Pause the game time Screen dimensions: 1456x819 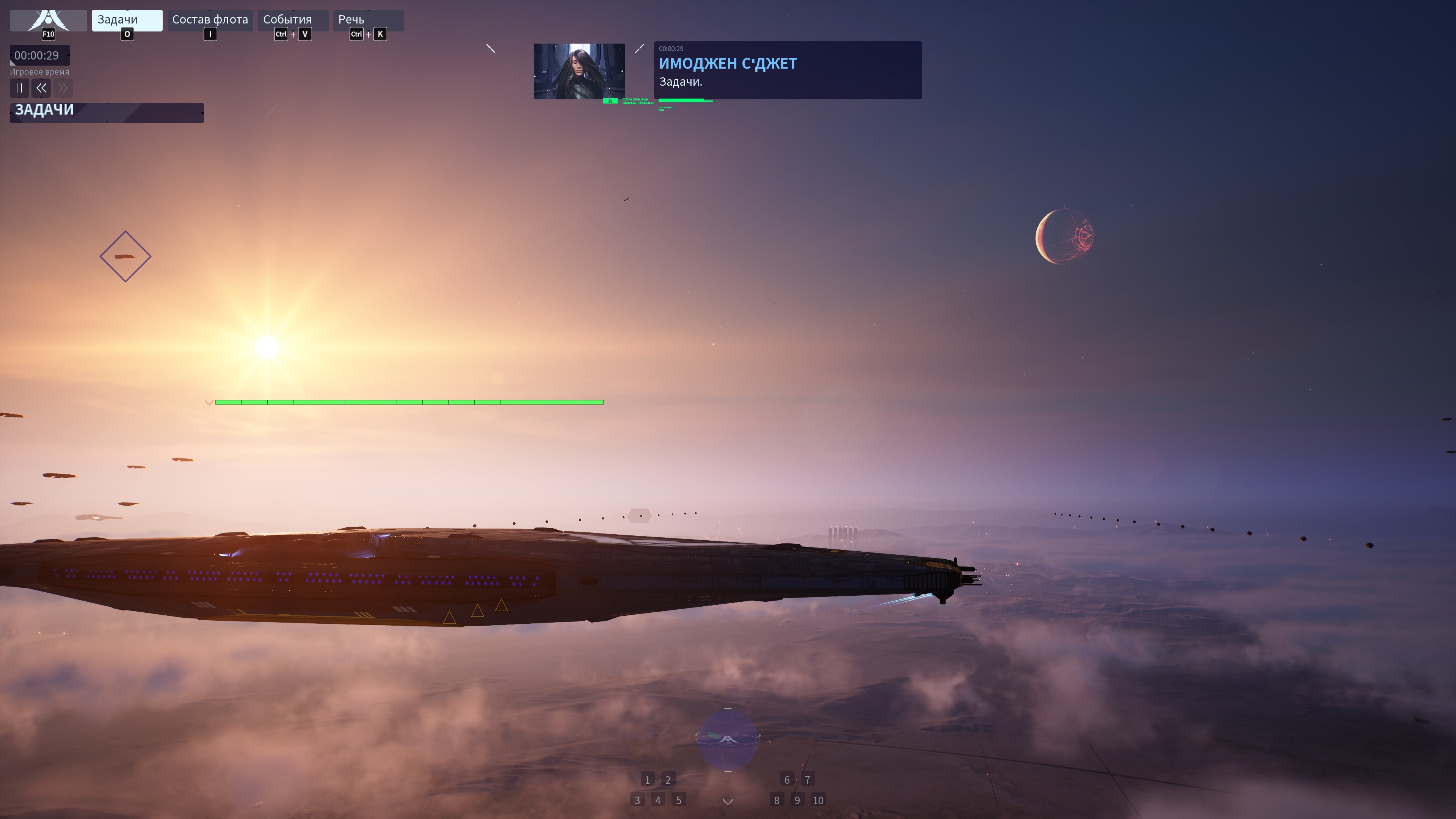19,88
